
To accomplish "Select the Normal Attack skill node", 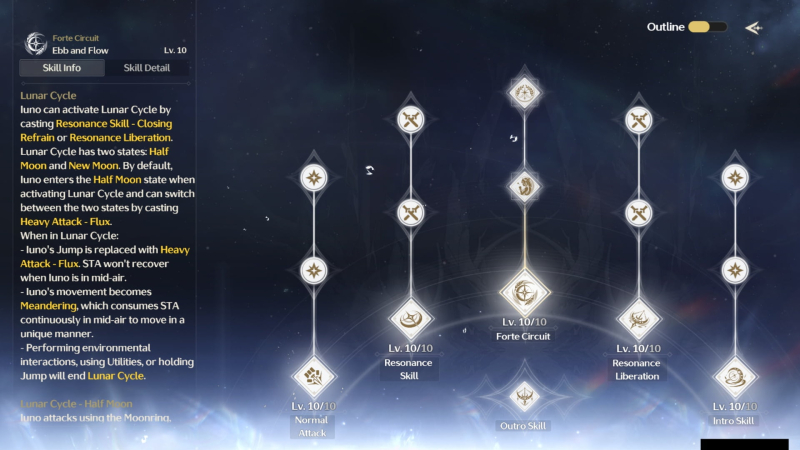I will pos(314,378).
